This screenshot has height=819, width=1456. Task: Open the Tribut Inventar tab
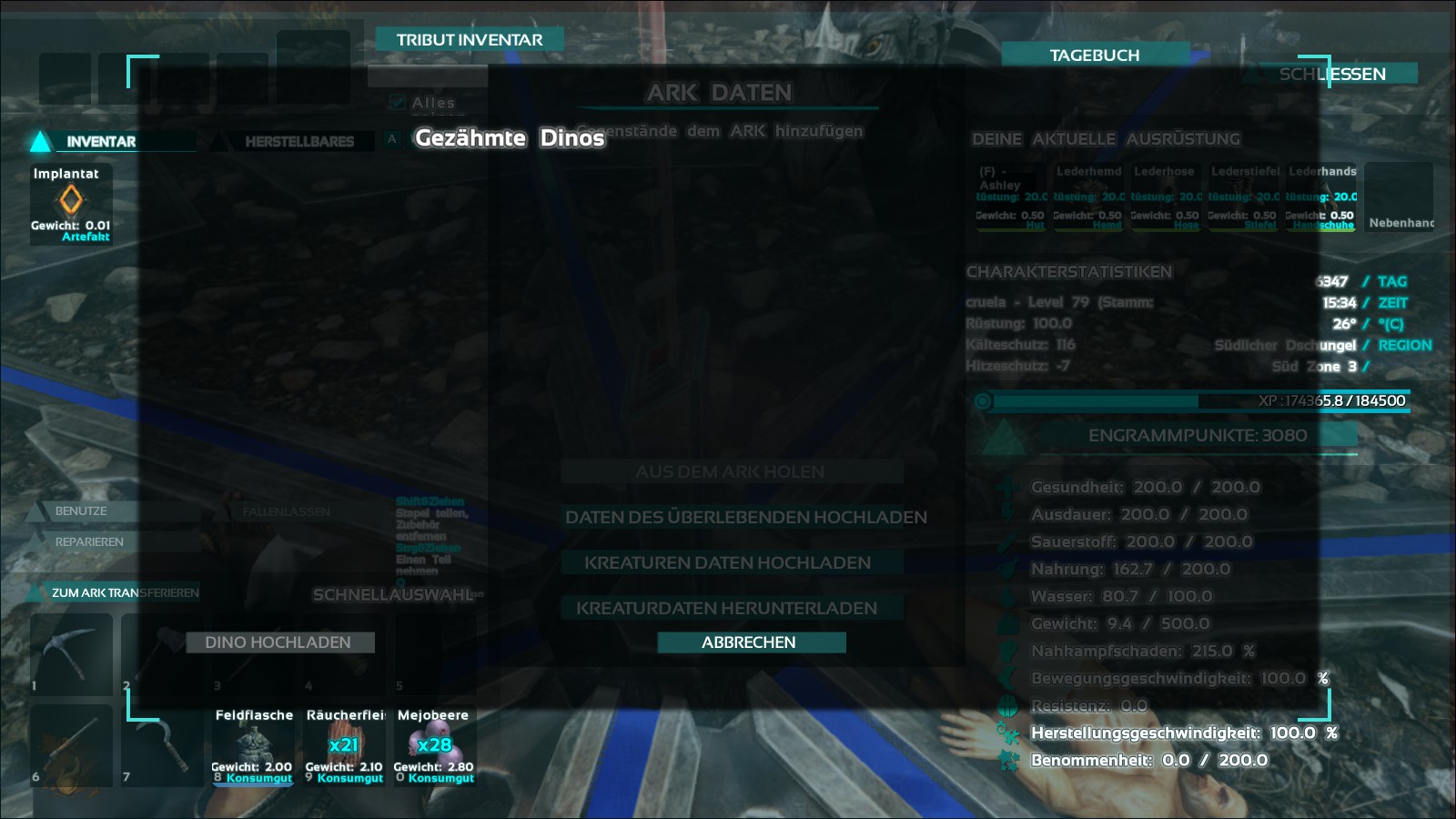pyautogui.click(x=469, y=40)
